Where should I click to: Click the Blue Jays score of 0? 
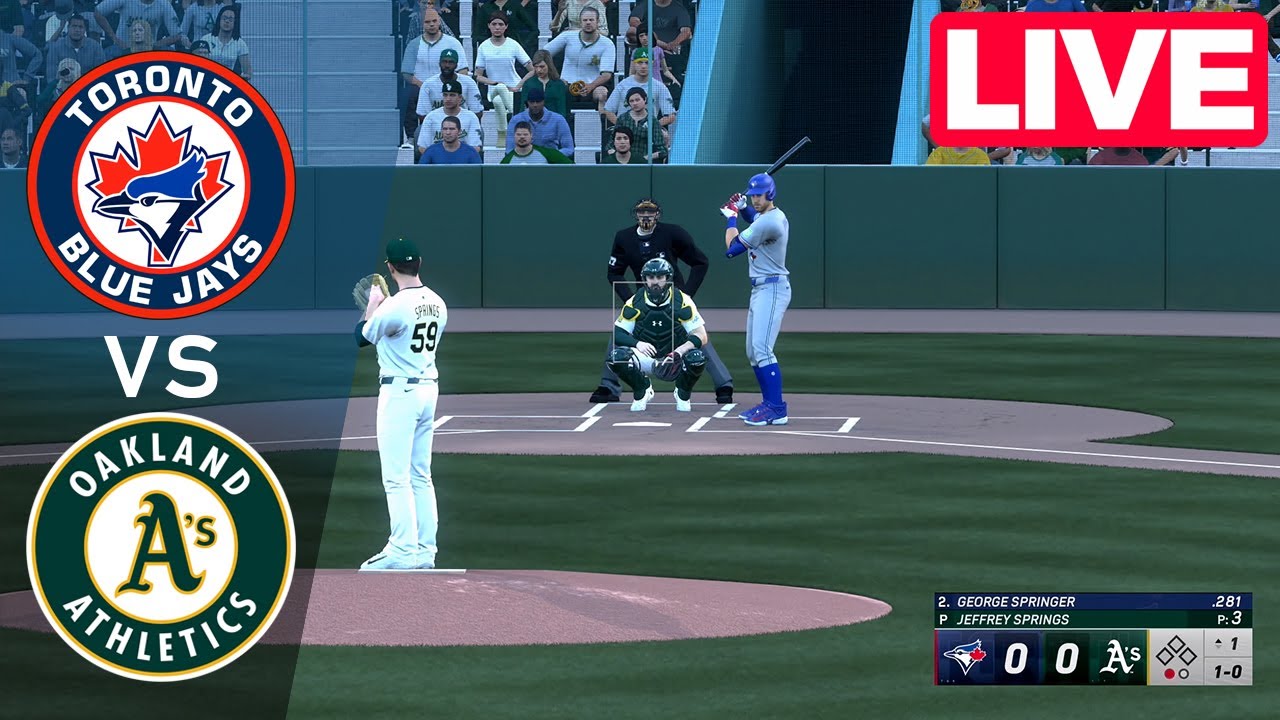tap(1015, 657)
